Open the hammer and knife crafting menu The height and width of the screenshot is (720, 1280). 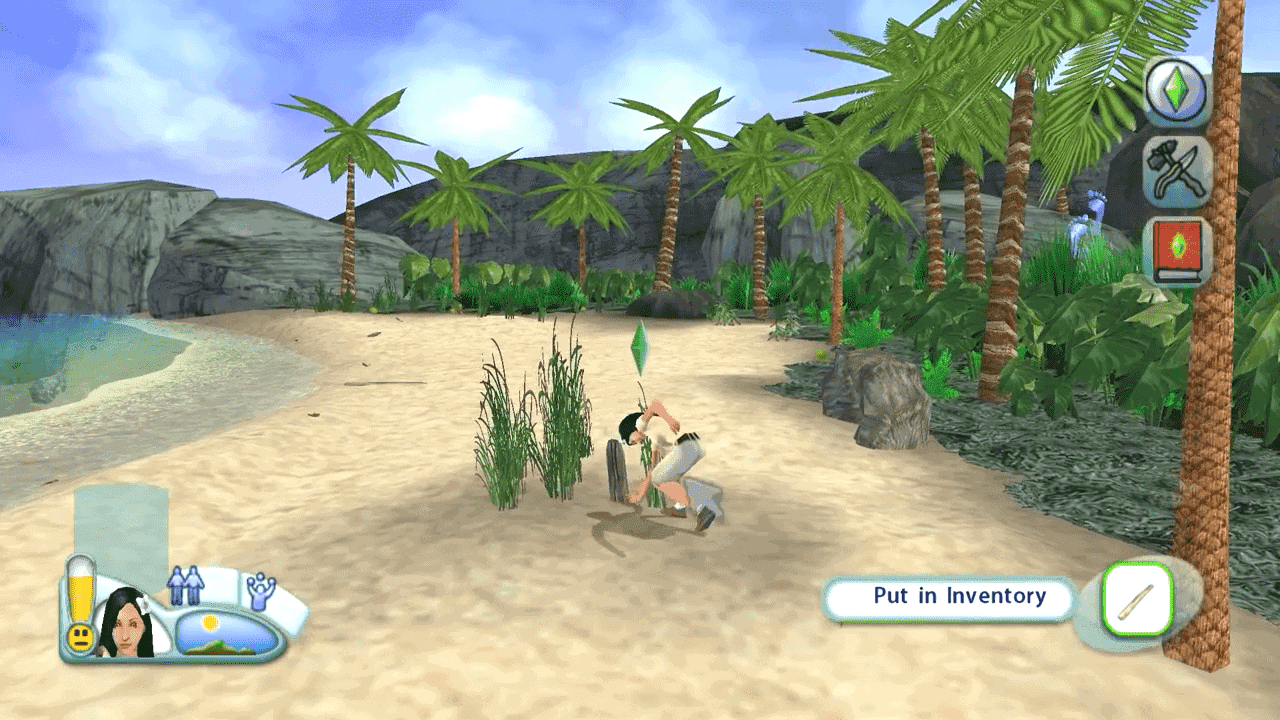pyautogui.click(x=1177, y=172)
